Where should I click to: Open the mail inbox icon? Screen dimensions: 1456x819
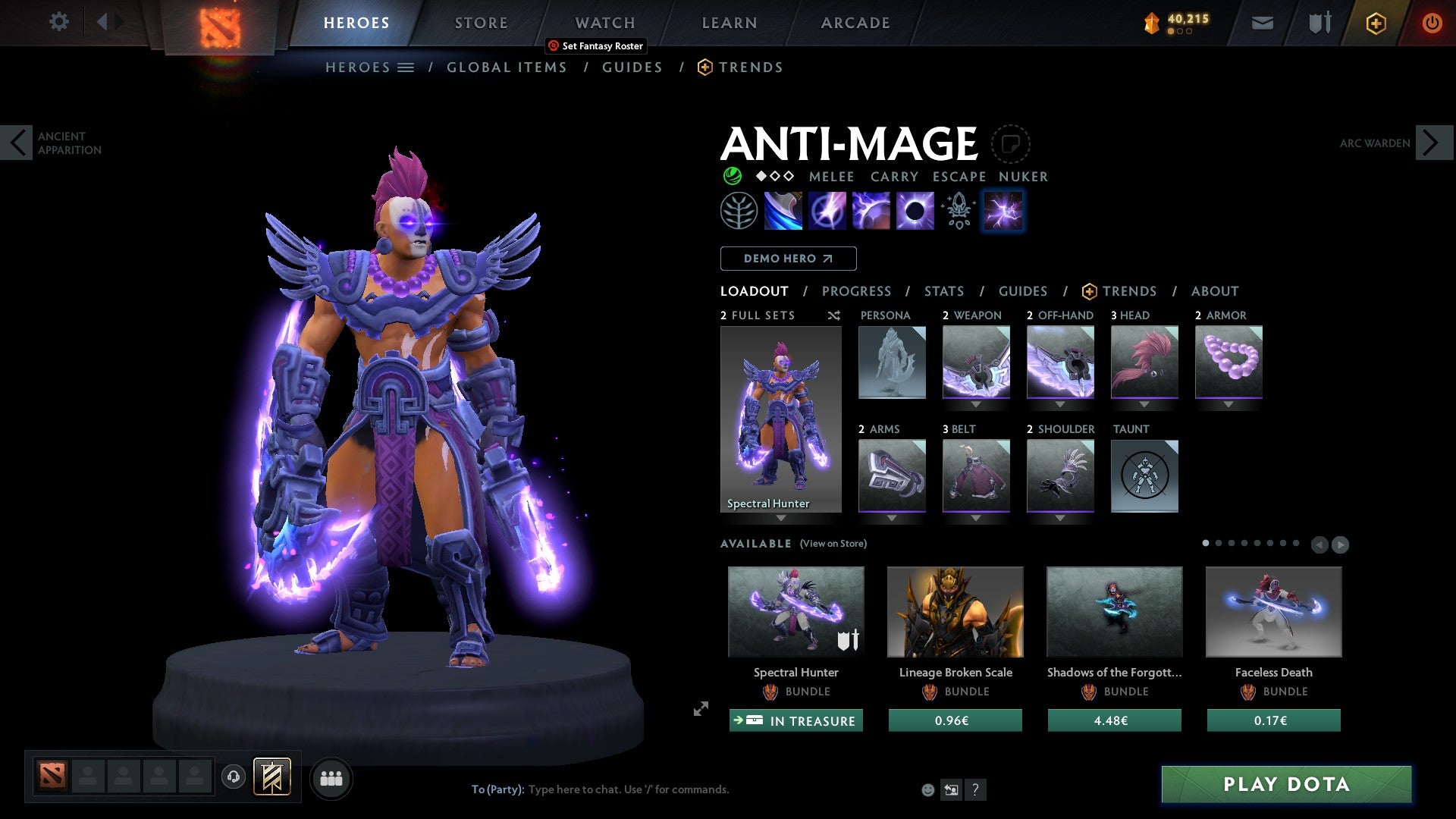click(x=1263, y=23)
